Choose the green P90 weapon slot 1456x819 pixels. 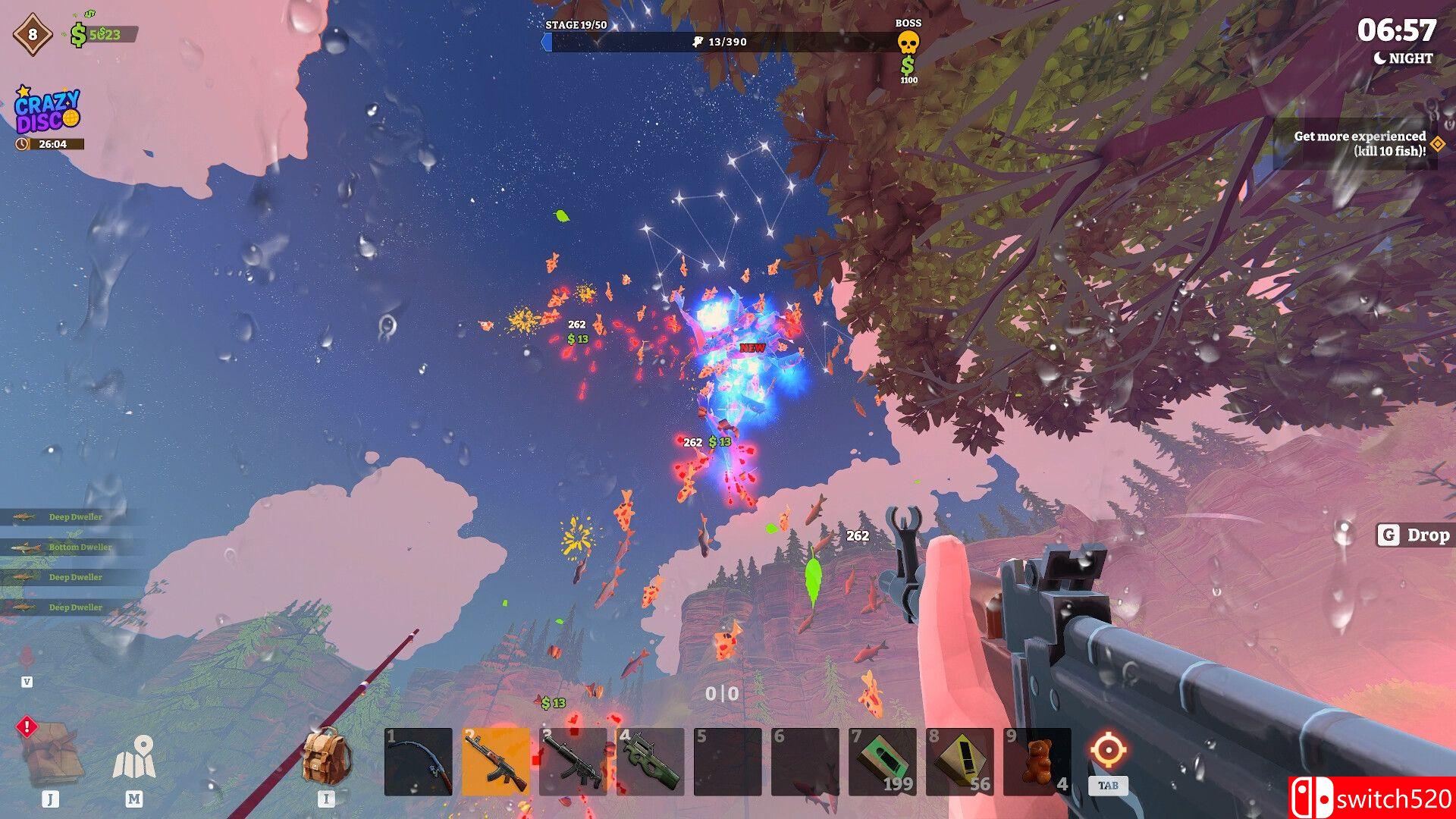[651, 762]
